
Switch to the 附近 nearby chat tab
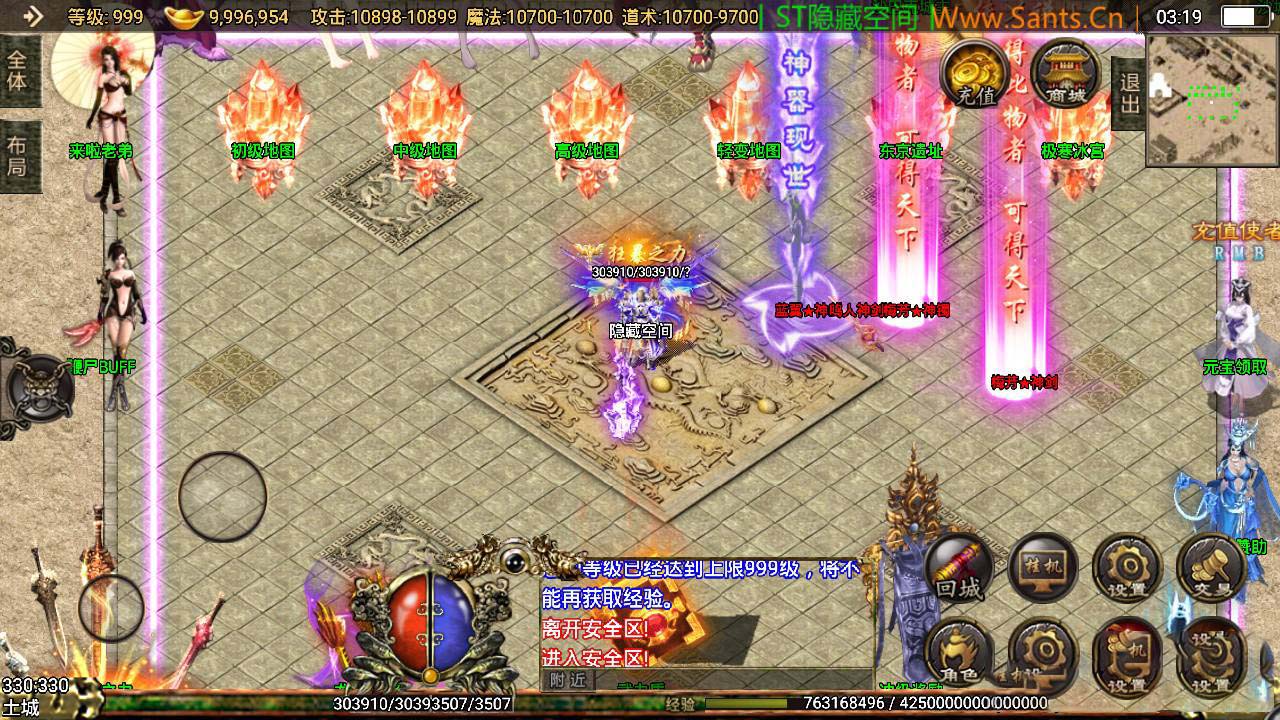pyautogui.click(x=567, y=680)
